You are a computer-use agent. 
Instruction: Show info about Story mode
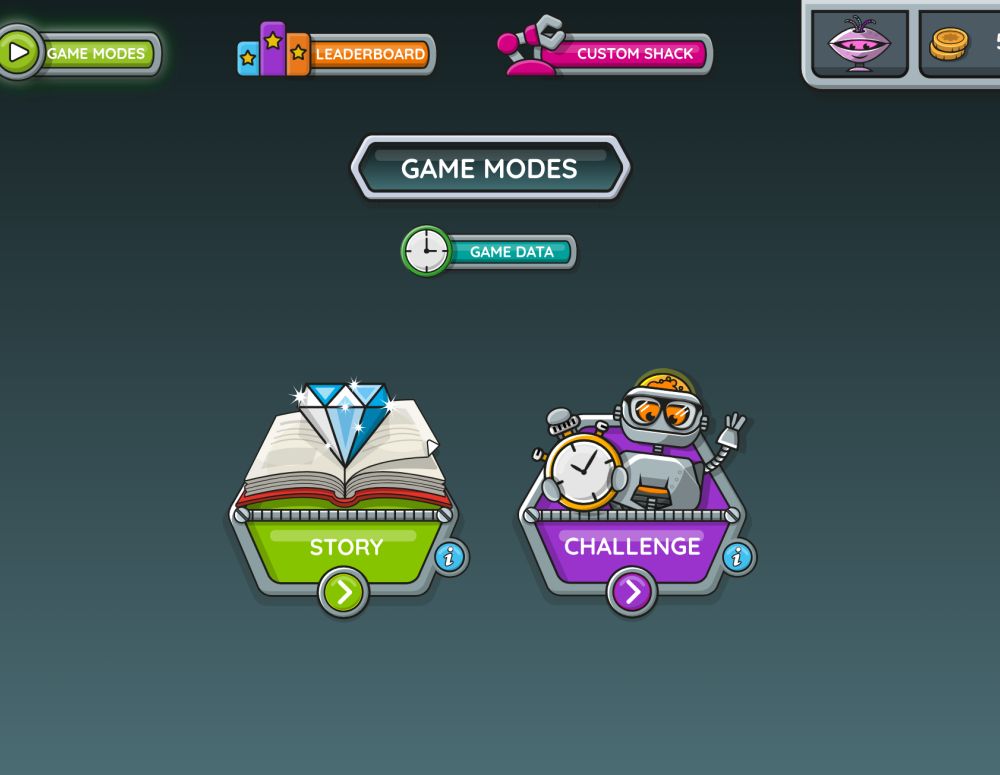click(x=450, y=556)
